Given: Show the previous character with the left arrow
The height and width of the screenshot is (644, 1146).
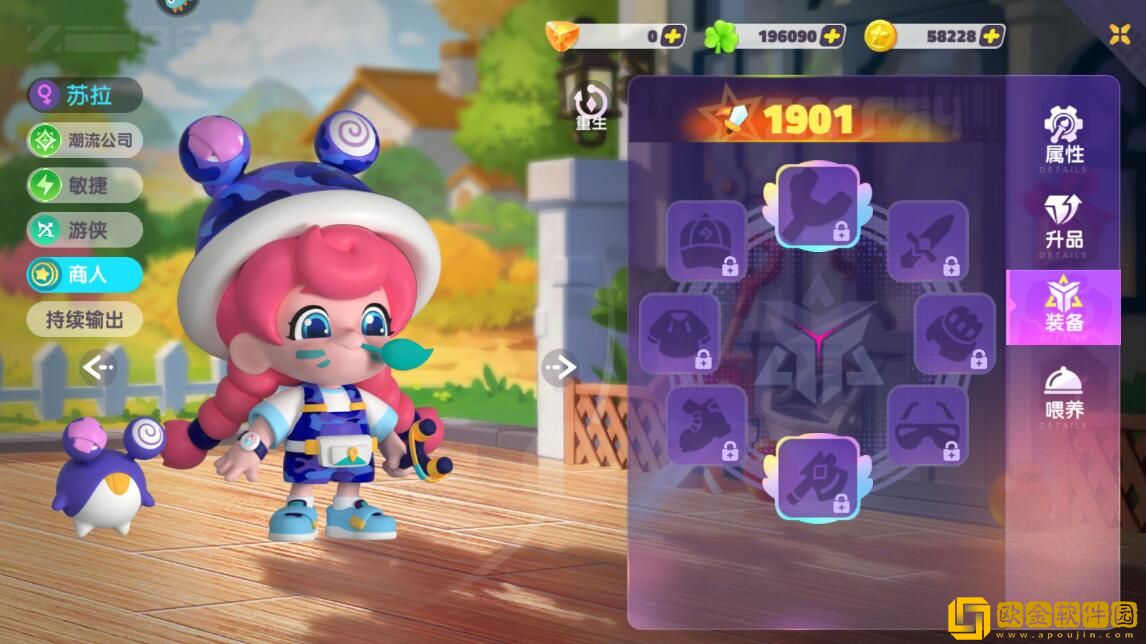Looking at the screenshot, I should [98, 368].
